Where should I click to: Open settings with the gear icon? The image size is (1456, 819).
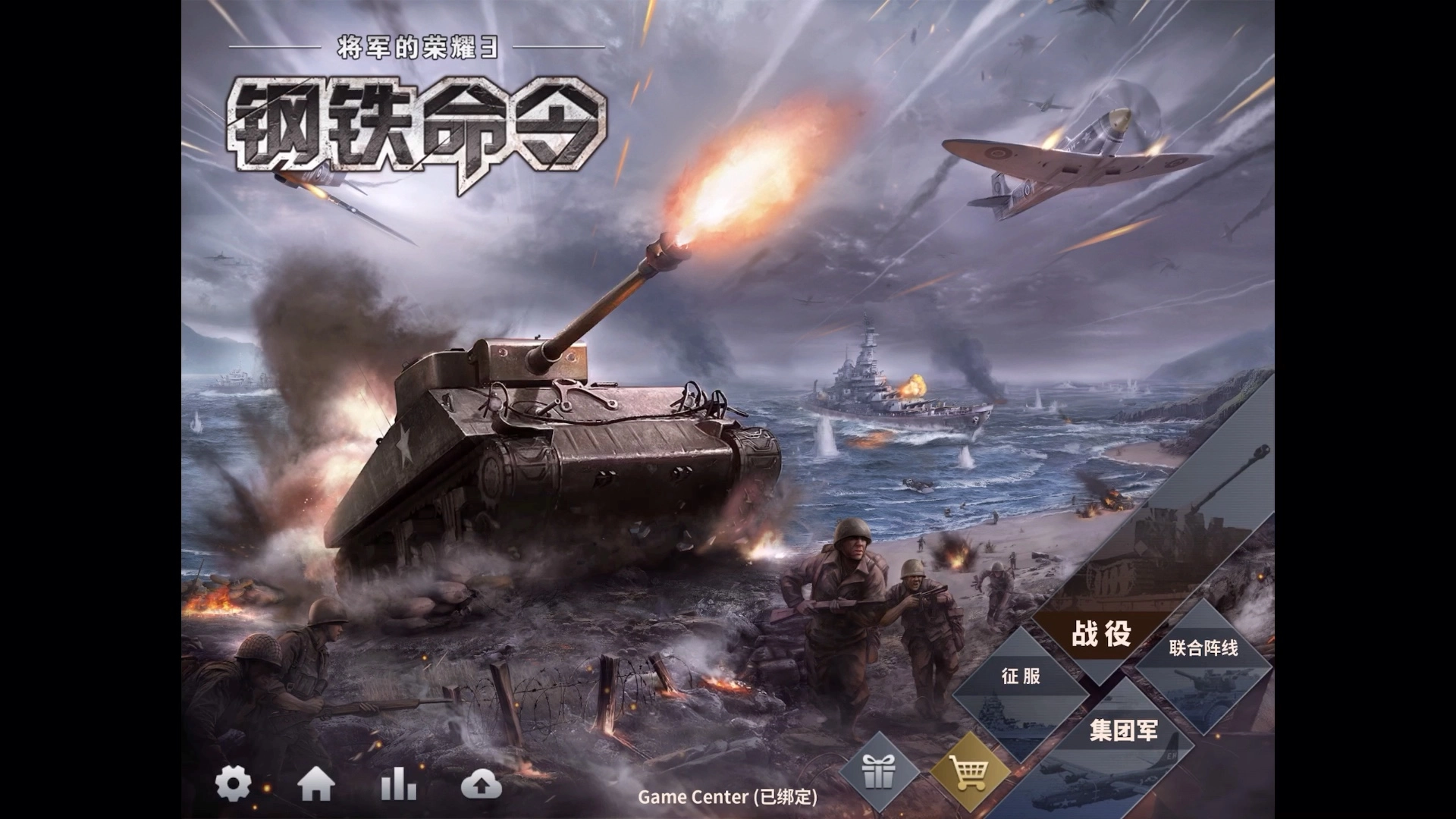[x=233, y=784]
